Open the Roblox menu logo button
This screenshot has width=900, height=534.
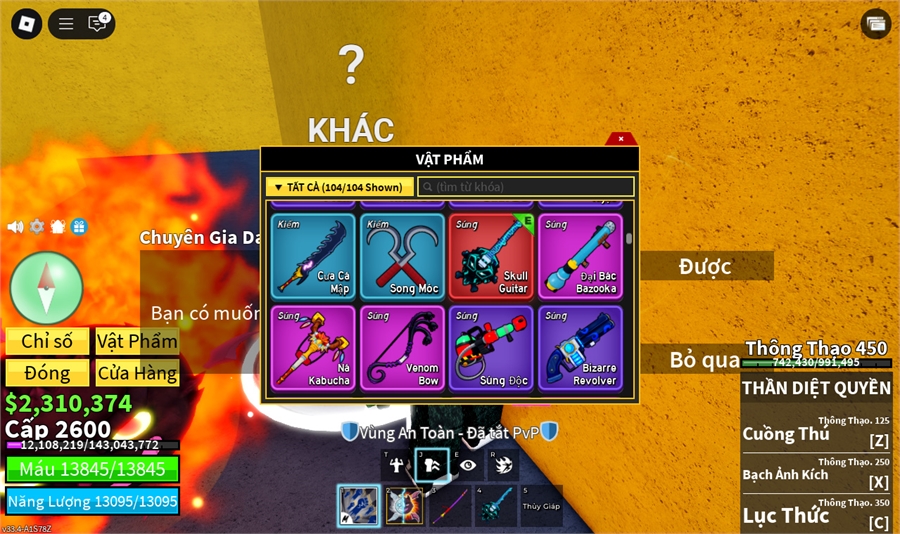click(x=24, y=23)
